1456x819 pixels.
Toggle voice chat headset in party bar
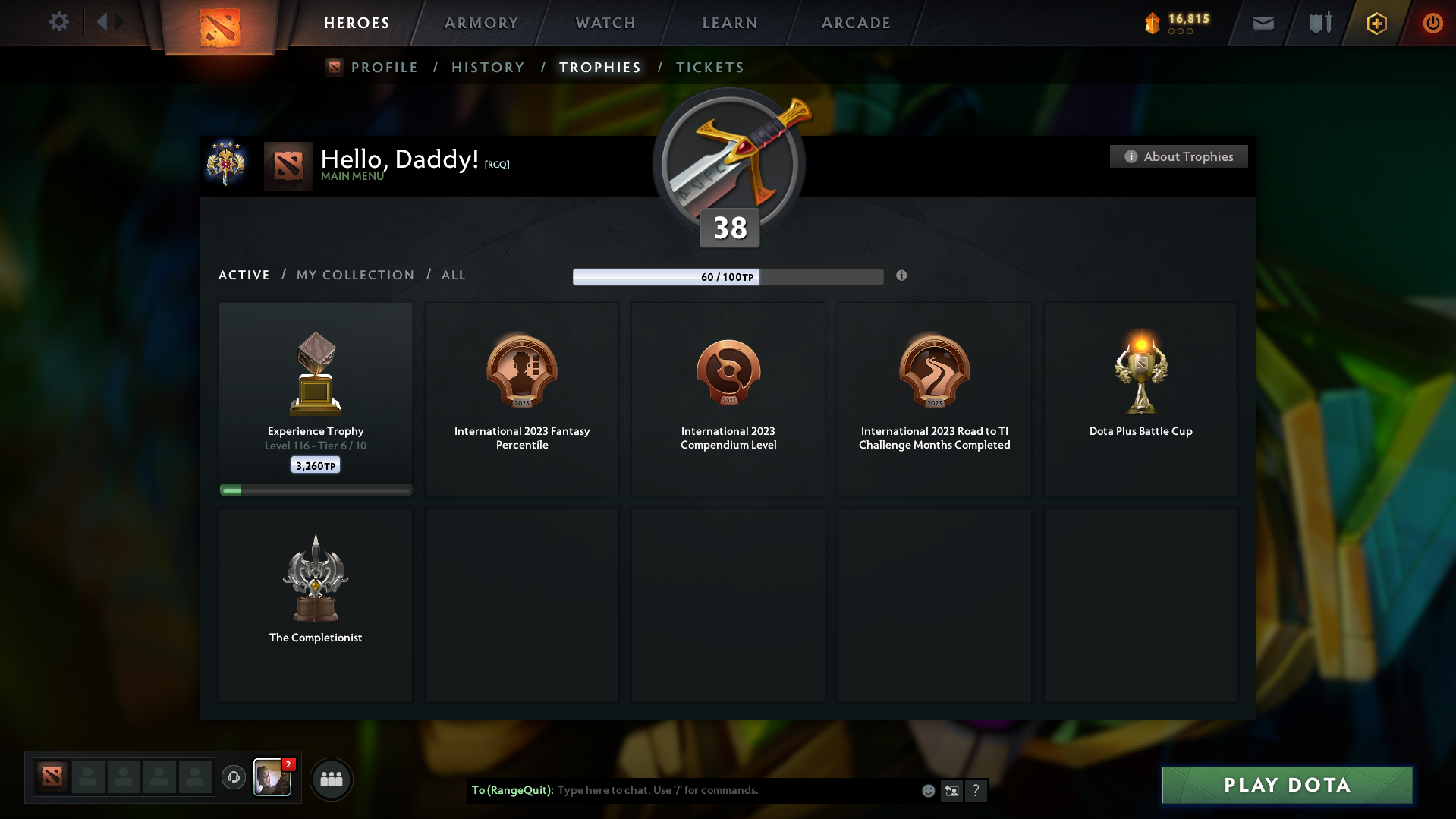(233, 778)
